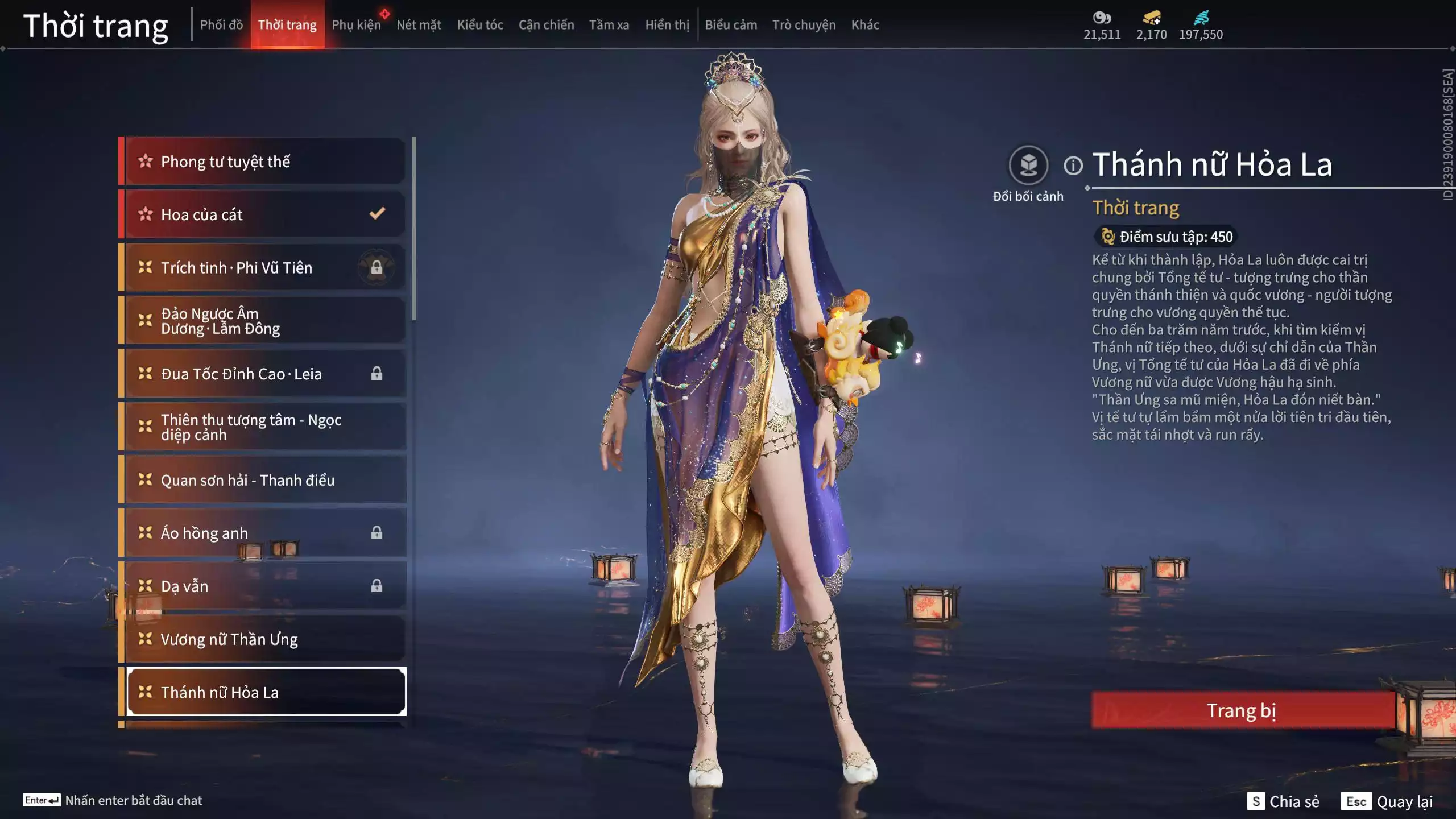Image resolution: width=1456 pixels, height=819 pixels.
Task: Open the Phụ kiện tab
Action: coord(356,25)
